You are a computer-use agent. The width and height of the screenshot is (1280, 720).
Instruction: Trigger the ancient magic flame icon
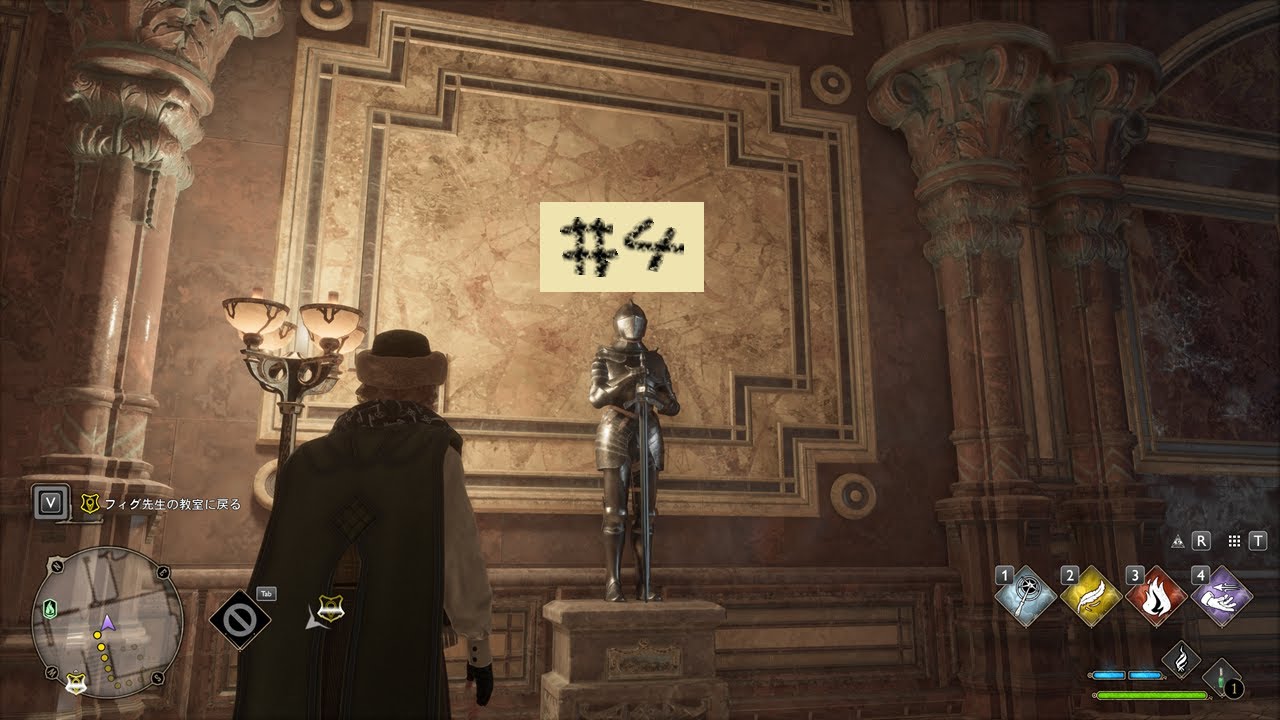(1181, 660)
